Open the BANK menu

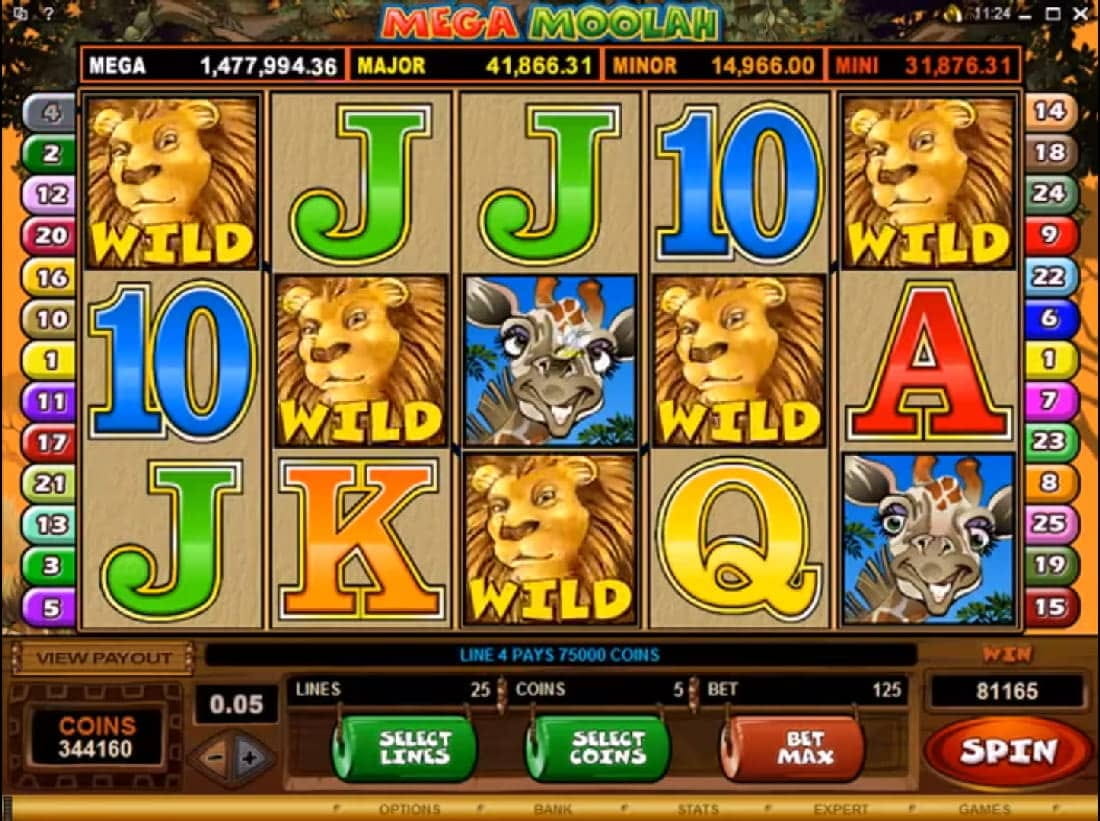[553, 809]
